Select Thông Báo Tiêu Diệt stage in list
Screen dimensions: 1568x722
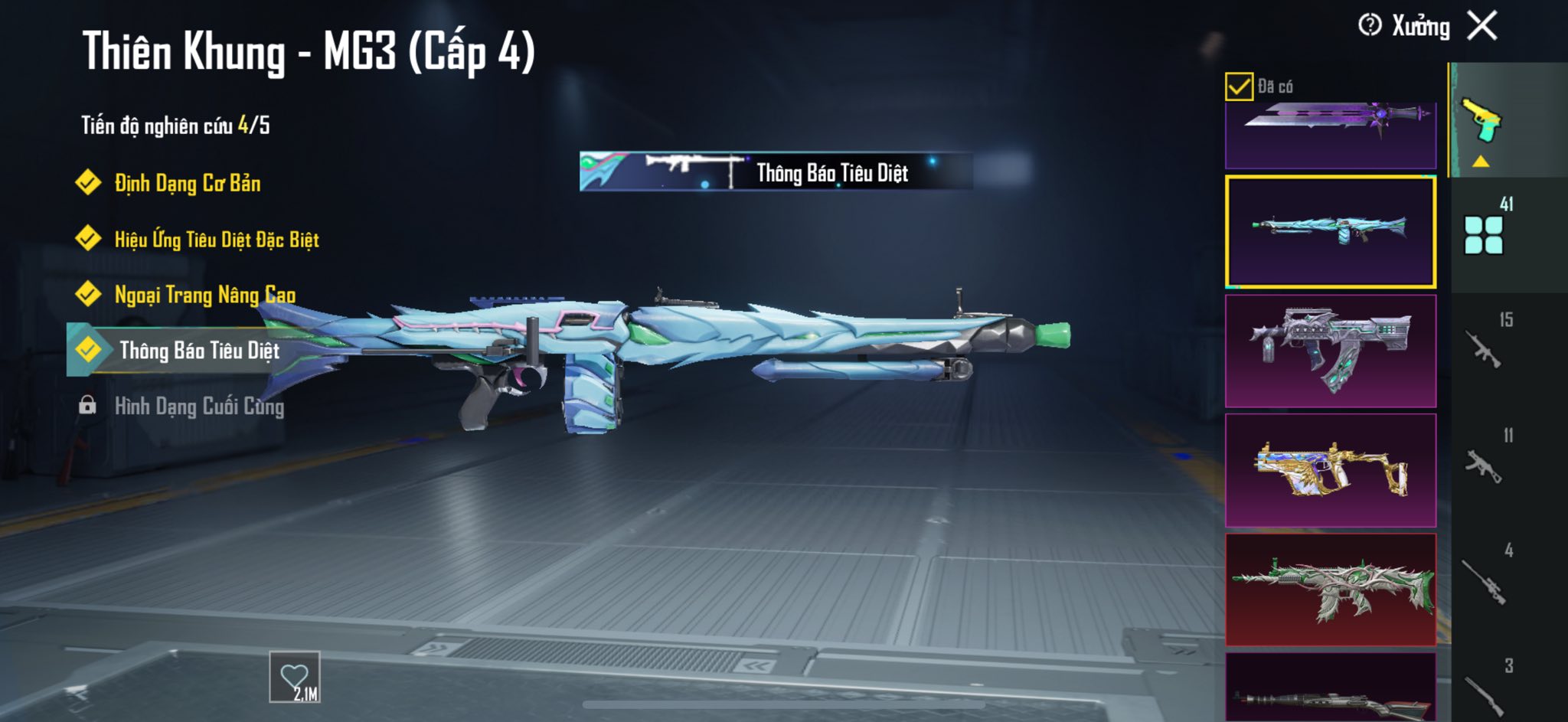[x=199, y=351]
